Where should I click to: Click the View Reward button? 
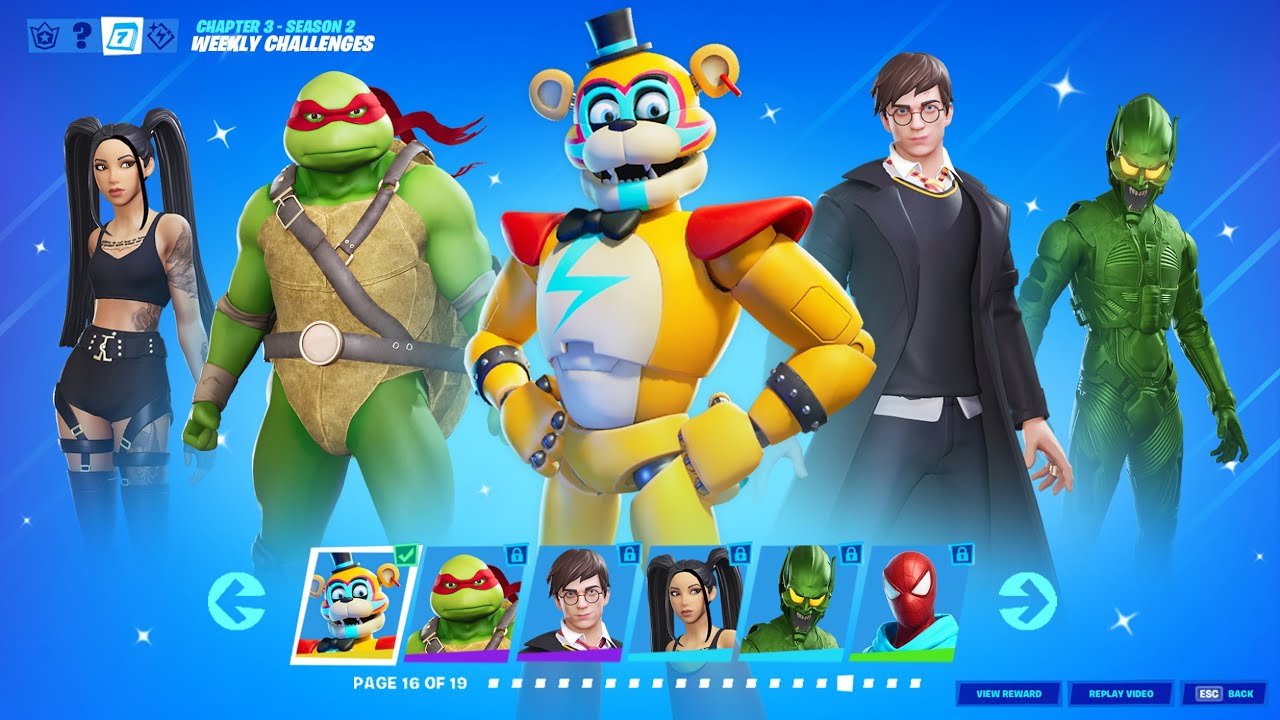[x=1008, y=693]
